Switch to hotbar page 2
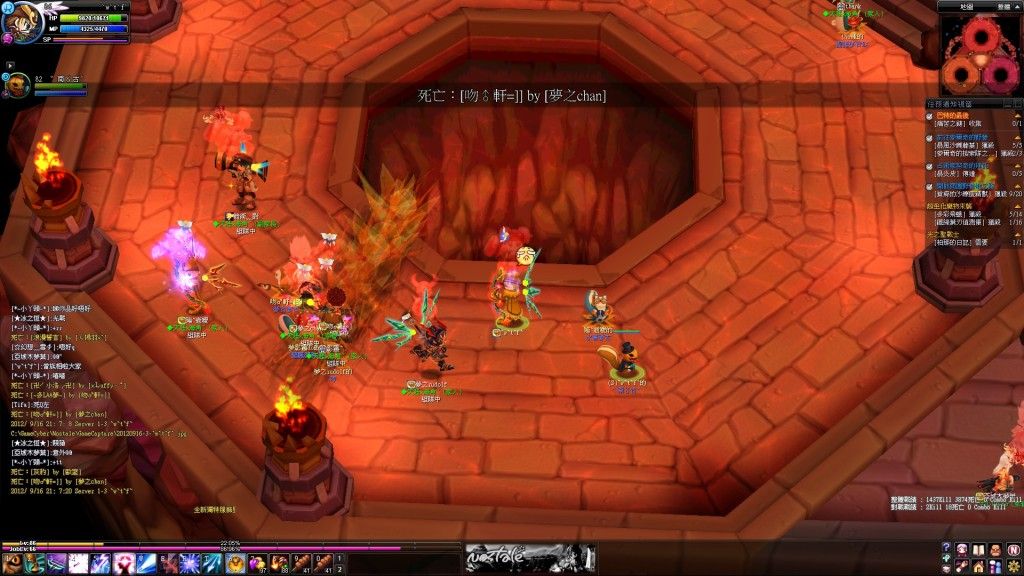 (x=339, y=569)
